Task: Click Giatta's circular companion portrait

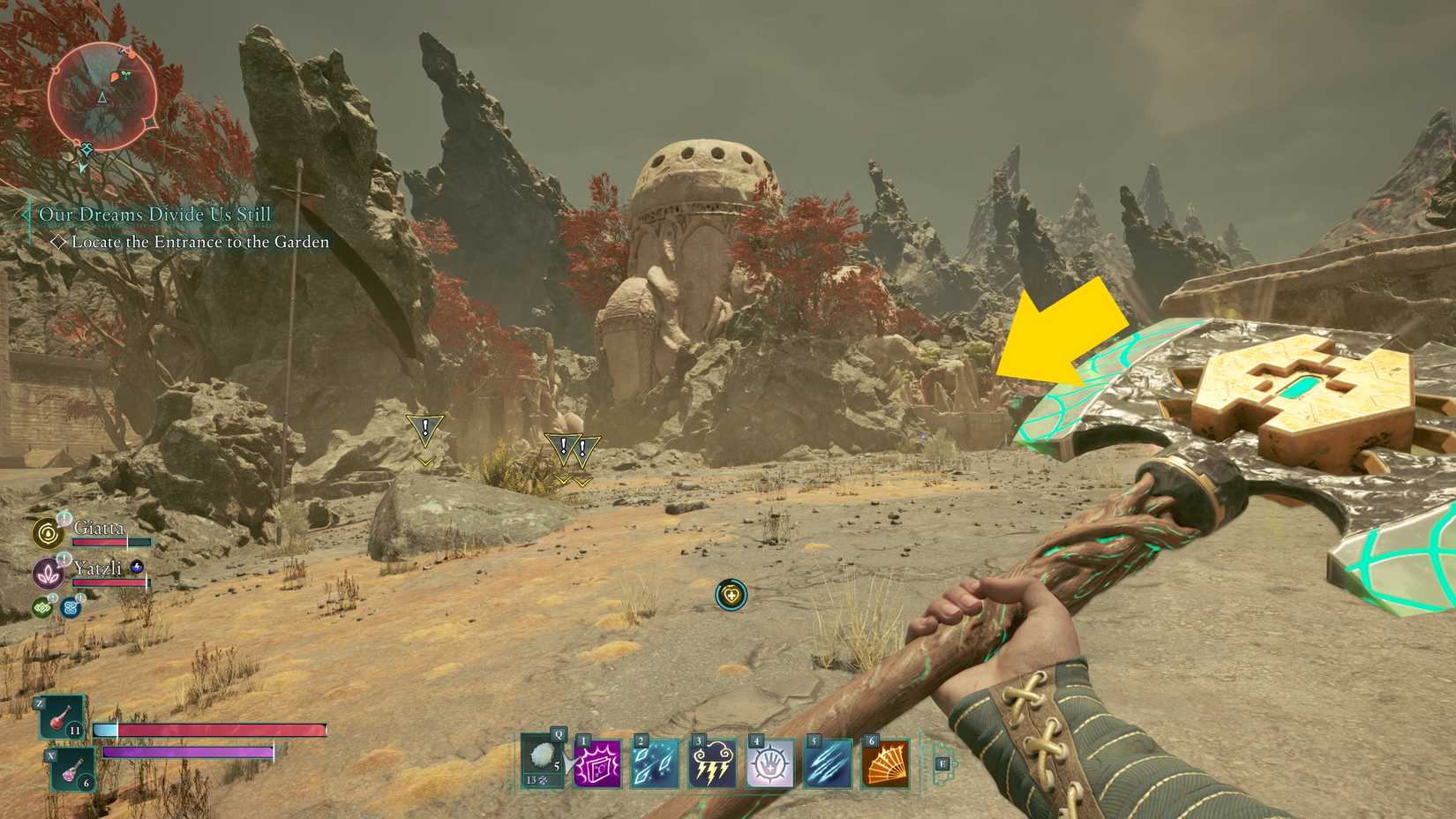Action: point(49,533)
